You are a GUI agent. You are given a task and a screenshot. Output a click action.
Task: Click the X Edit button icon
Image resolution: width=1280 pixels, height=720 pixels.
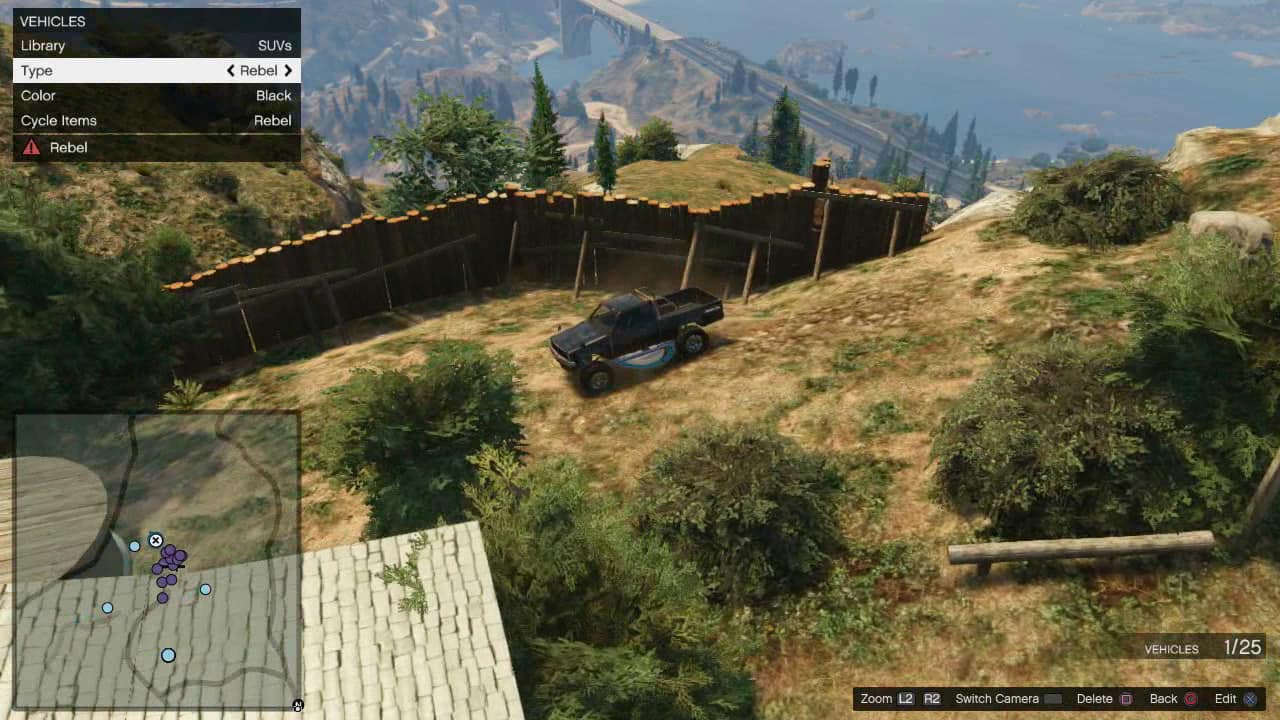[x=1250, y=699]
